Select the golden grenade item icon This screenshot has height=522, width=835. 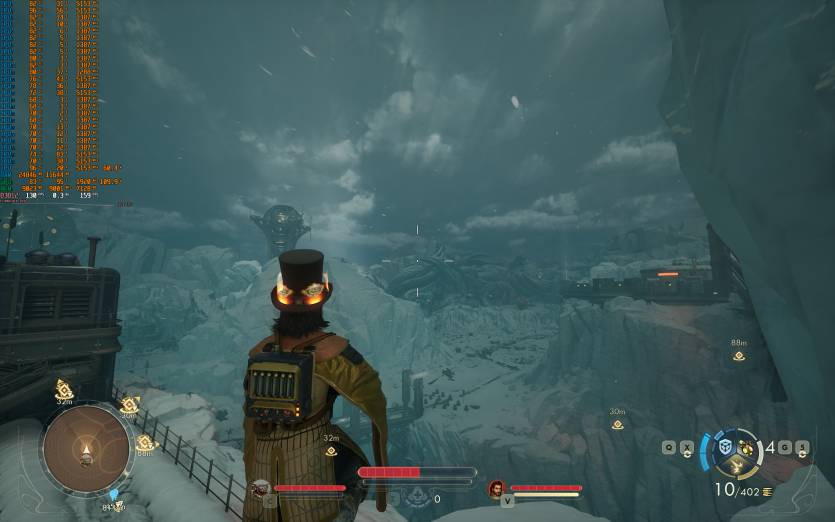coord(748,447)
